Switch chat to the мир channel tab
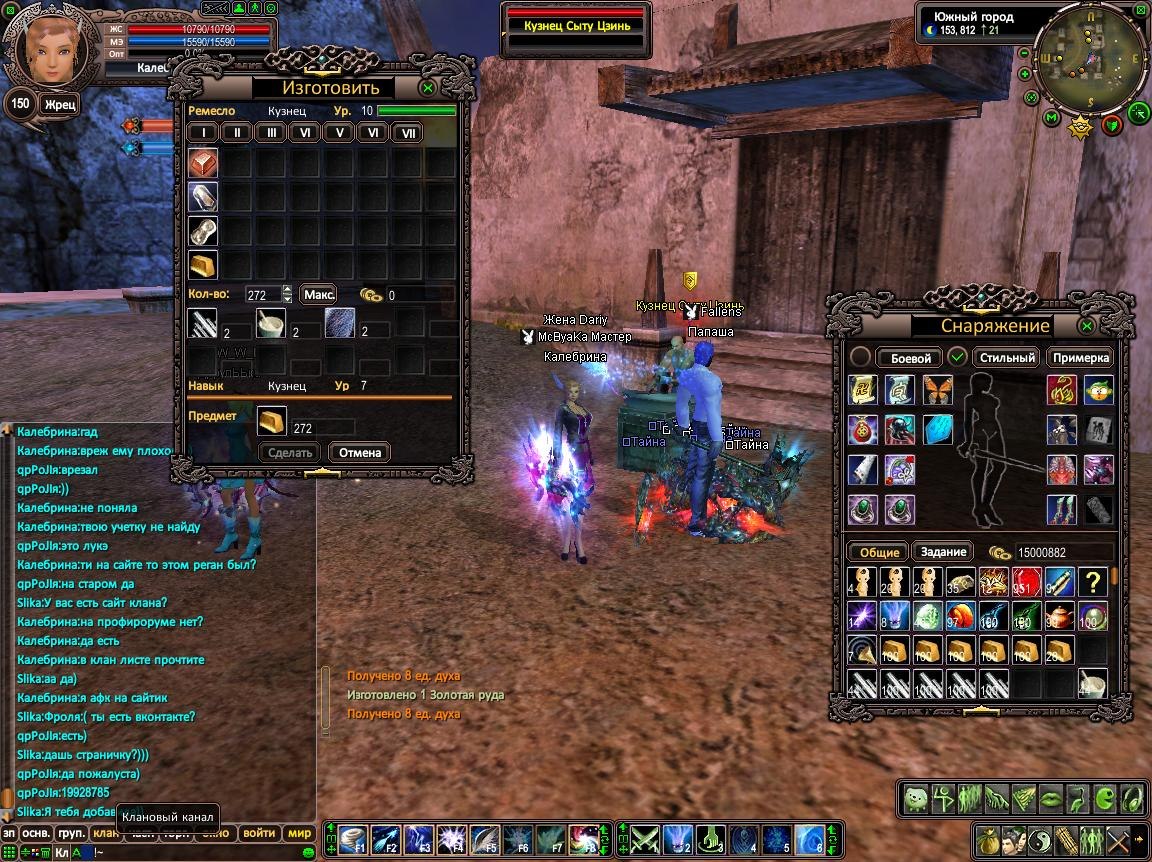1152x862 pixels. point(299,833)
